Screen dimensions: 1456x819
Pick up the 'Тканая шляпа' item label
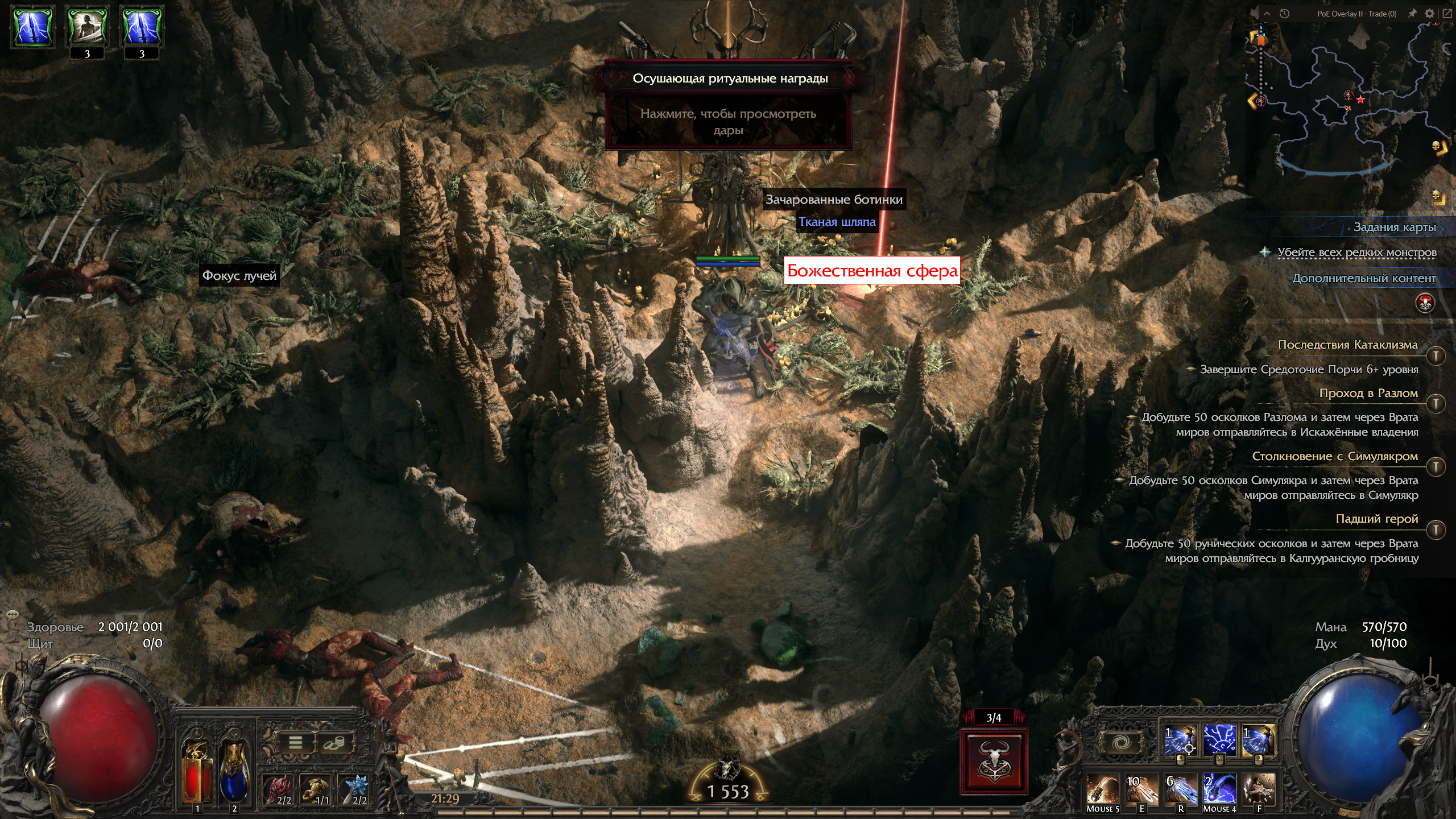(x=837, y=222)
